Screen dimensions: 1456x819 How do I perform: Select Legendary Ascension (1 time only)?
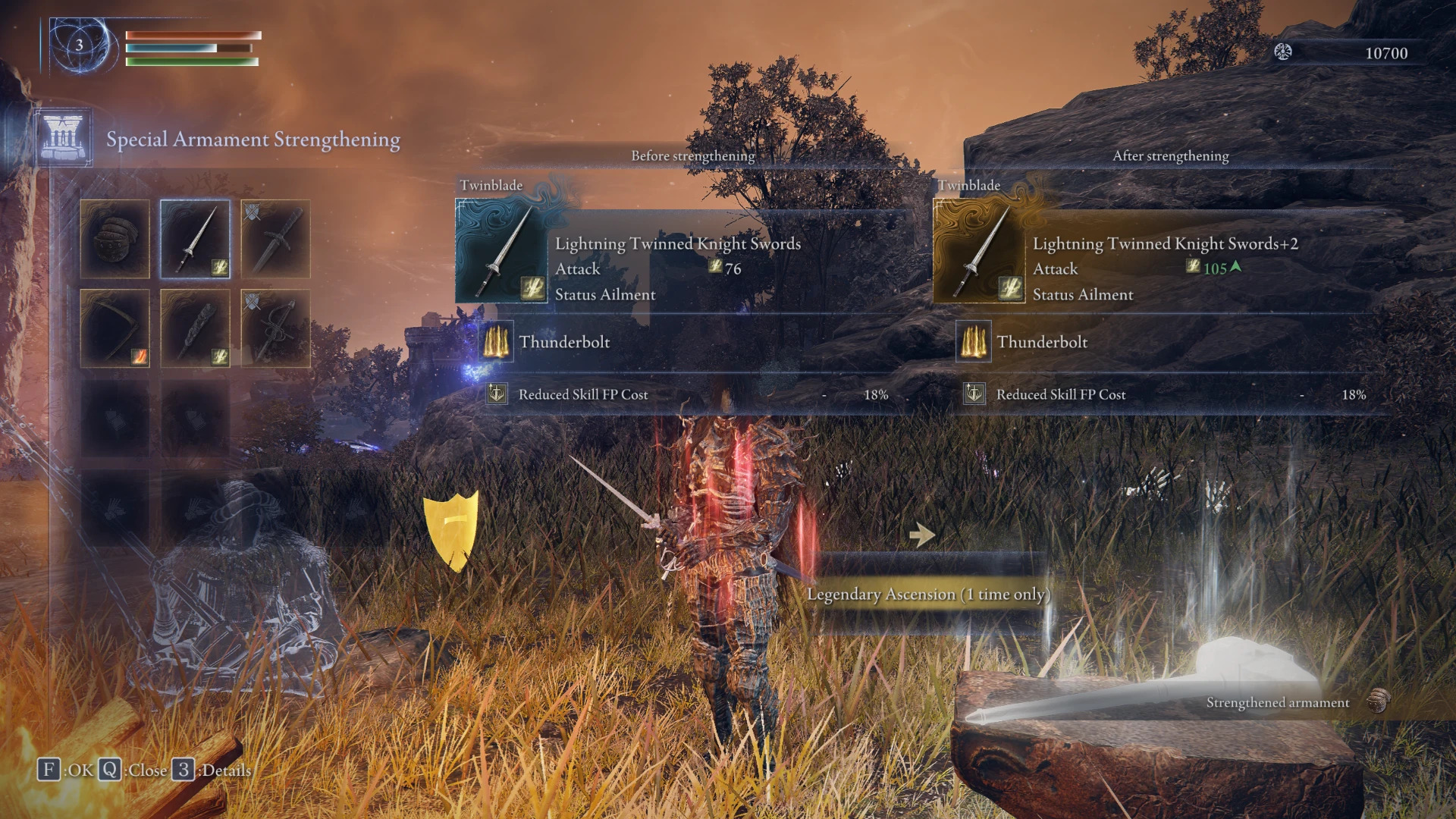click(928, 594)
